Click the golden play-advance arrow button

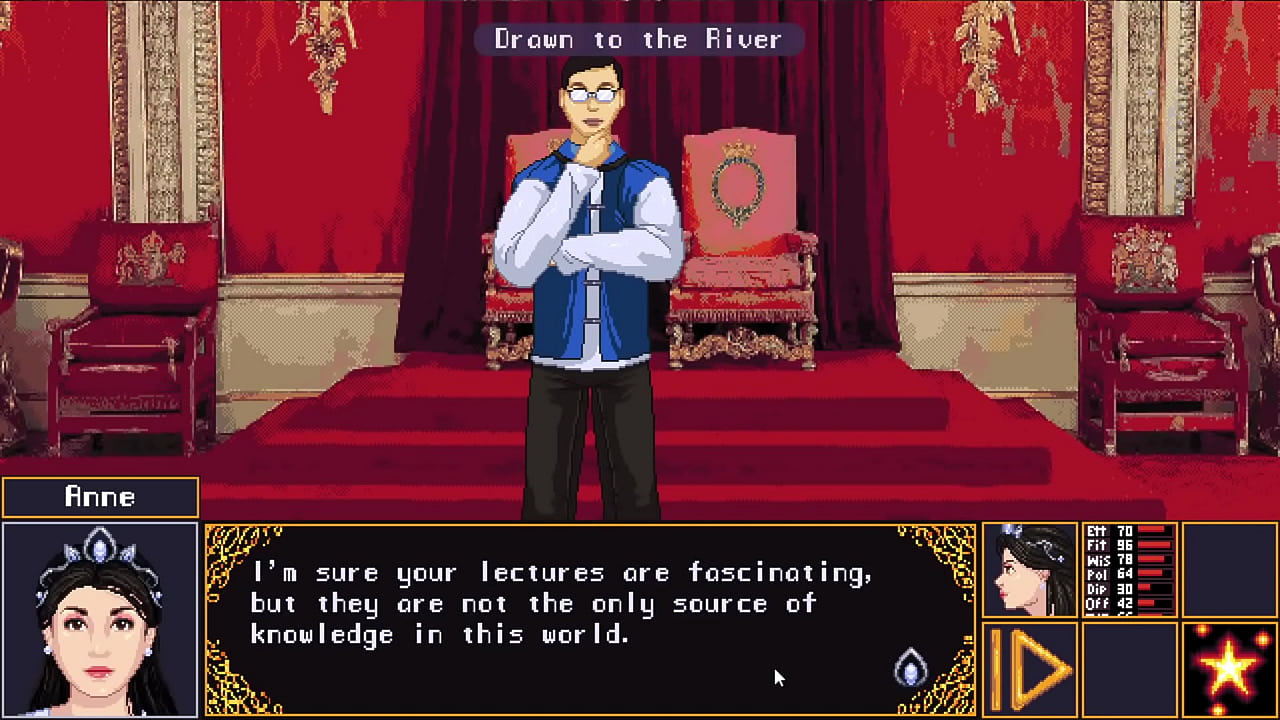pyautogui.click(x=1030, y=669)
